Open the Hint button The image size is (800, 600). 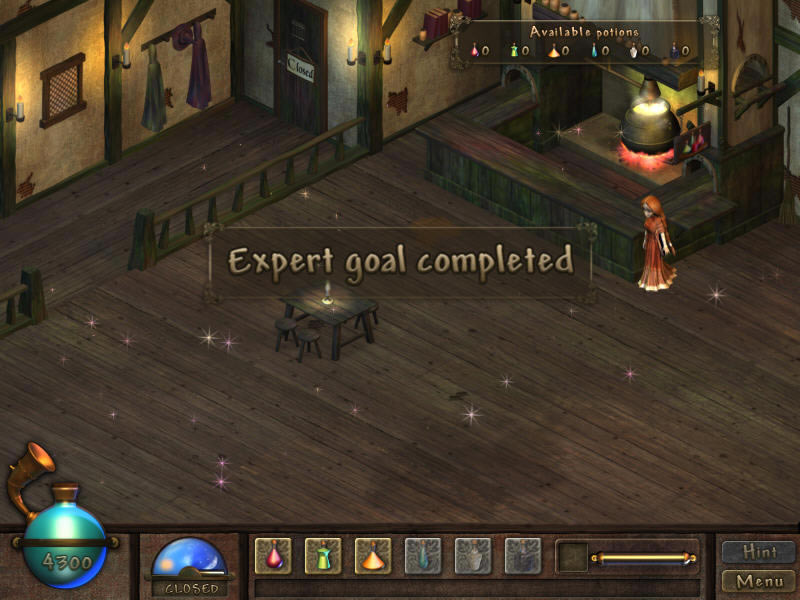click(x=758, y=552)
